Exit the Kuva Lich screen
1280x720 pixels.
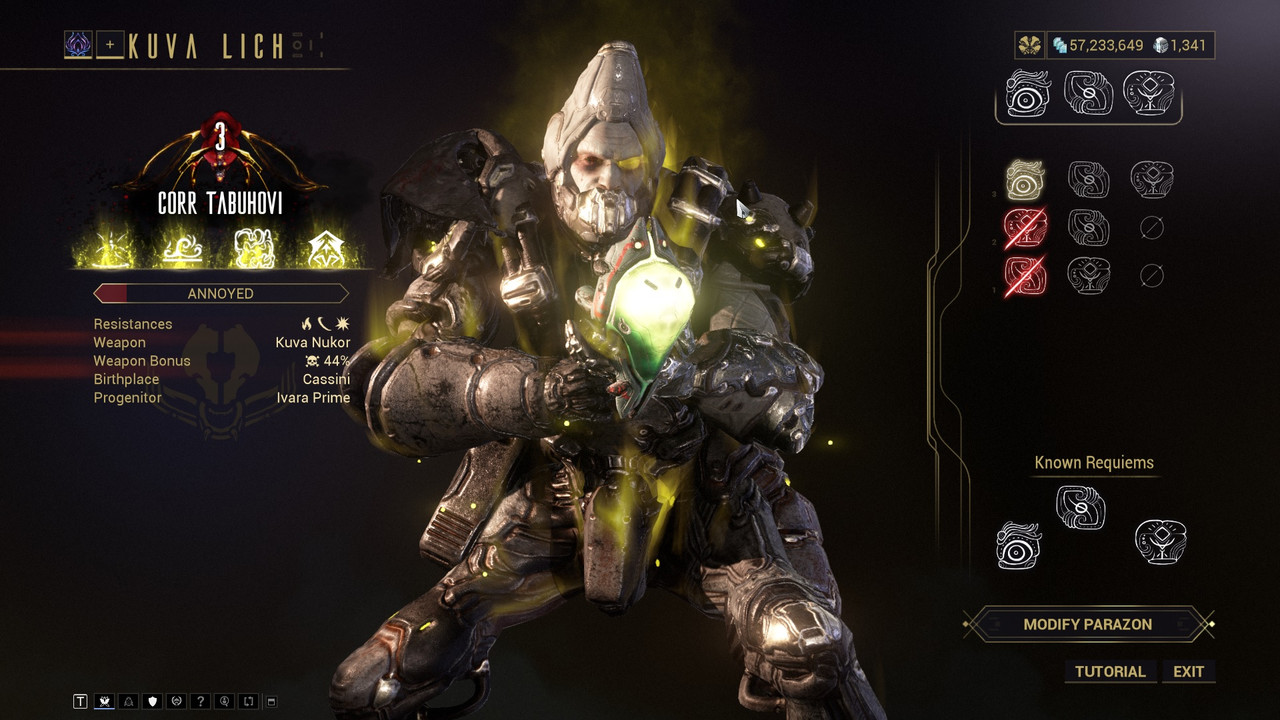coord(1188,671)
